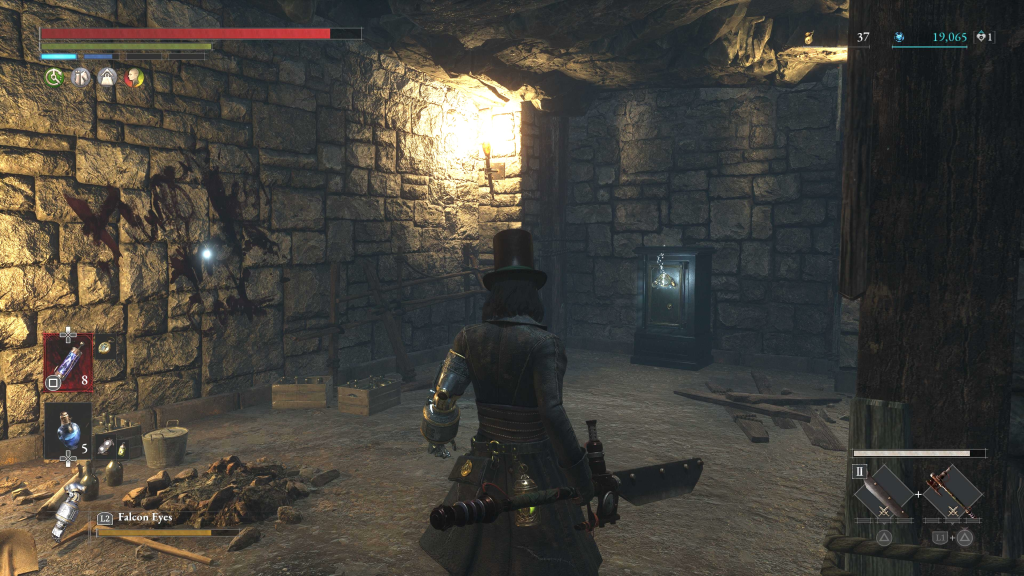Click the red-green head status icon

tap(133, 77)
